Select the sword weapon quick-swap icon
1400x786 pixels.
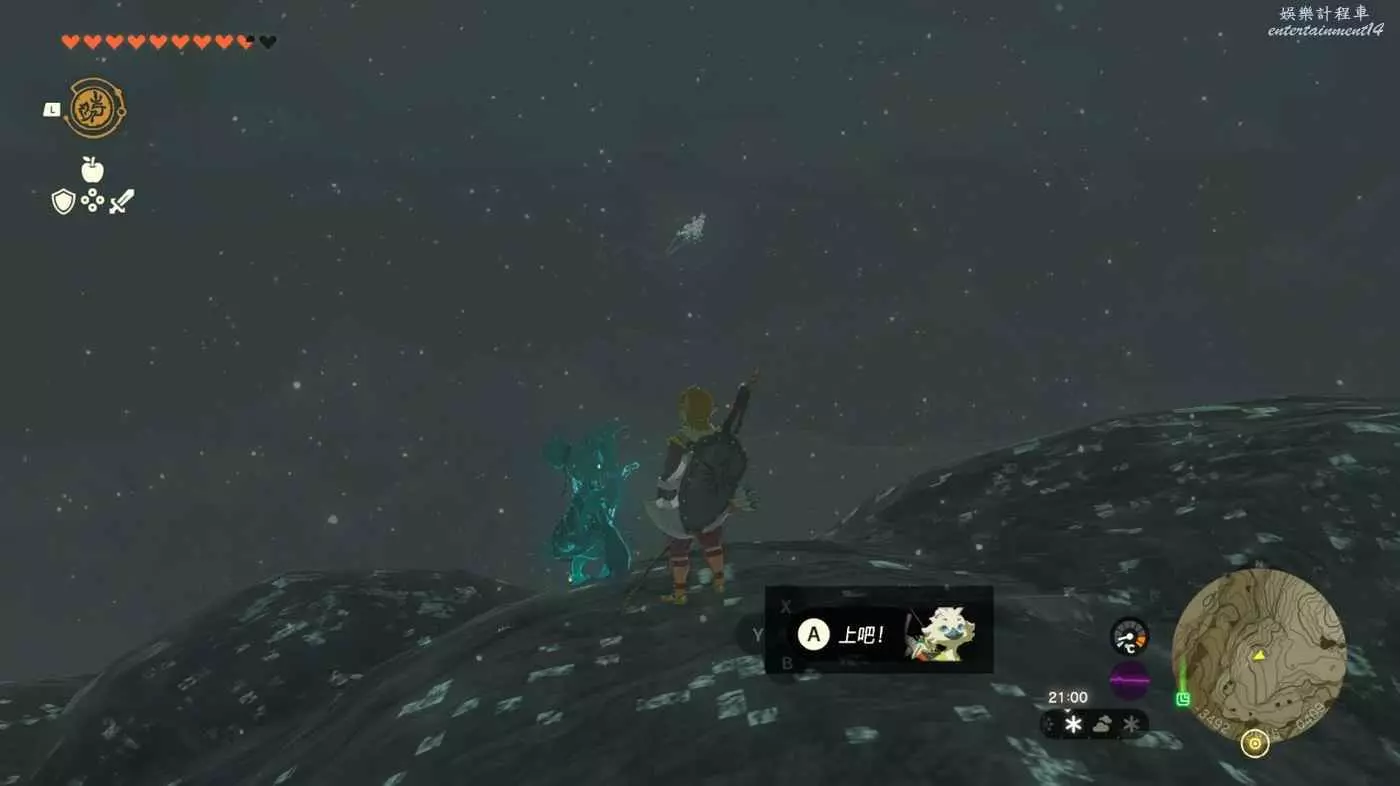[x=121, y=201]
